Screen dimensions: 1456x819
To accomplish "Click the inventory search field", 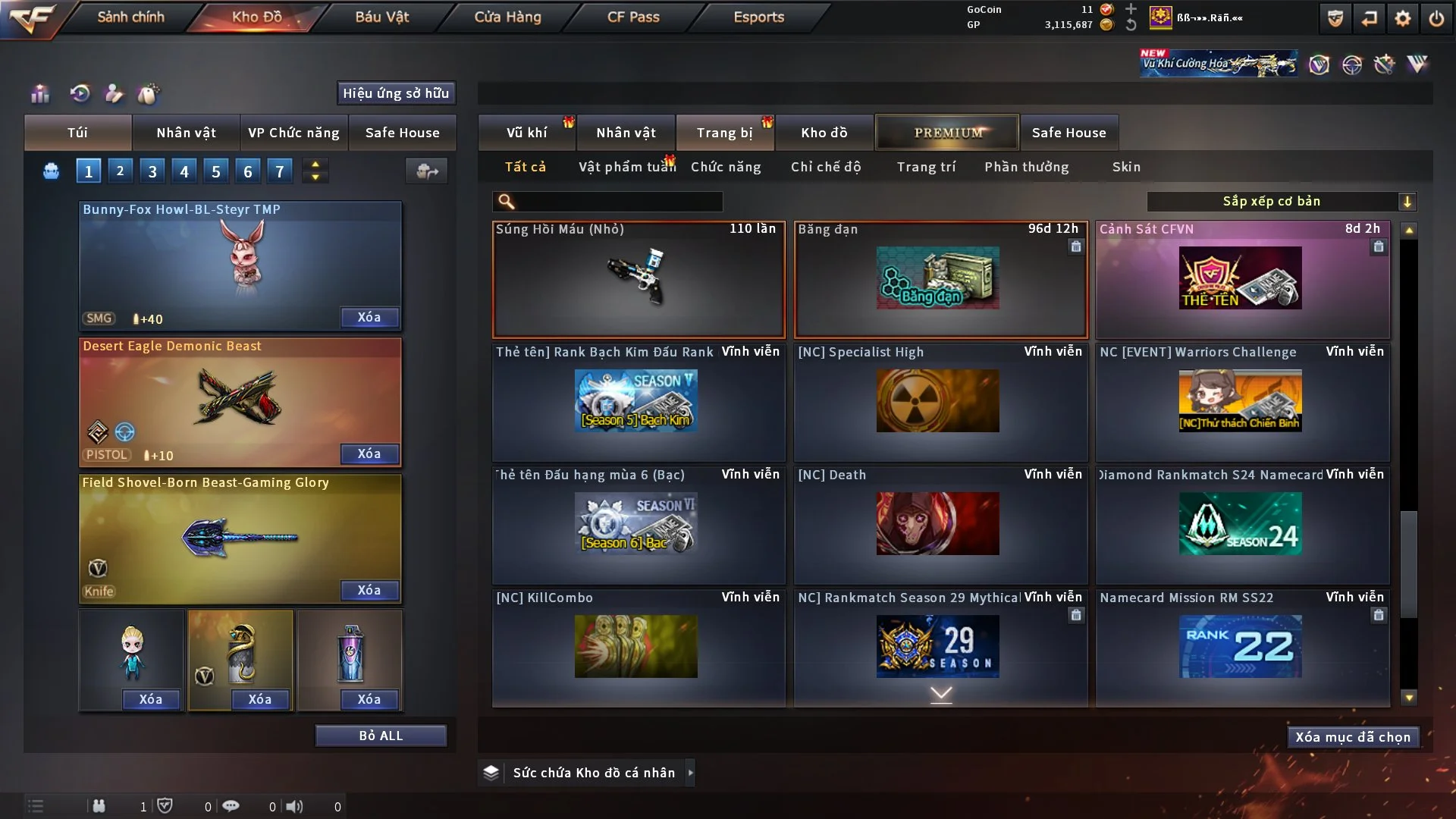I will pos(618,201).
